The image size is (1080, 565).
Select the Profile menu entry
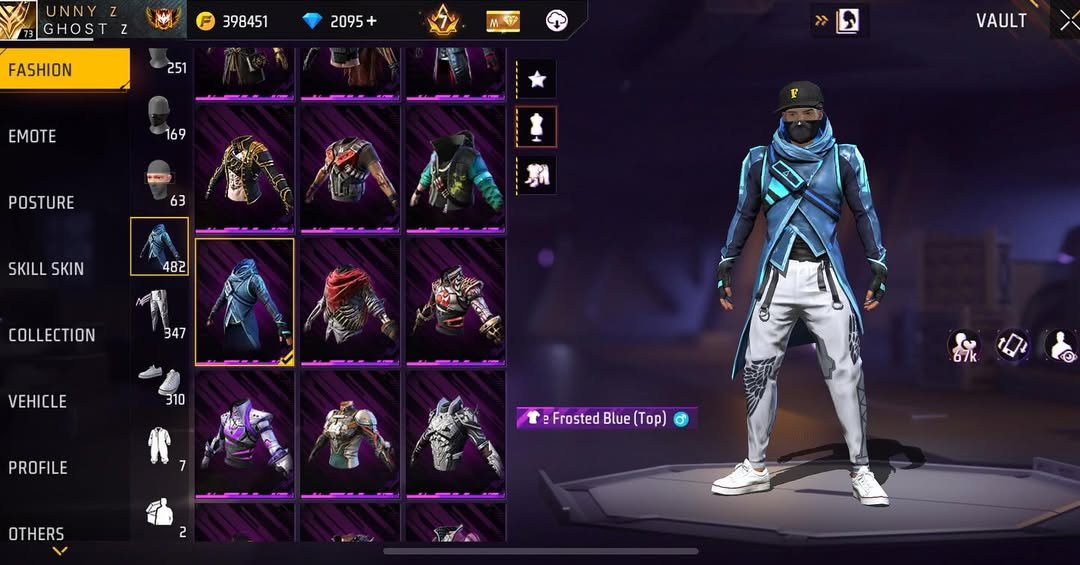(x=38, y=467)
